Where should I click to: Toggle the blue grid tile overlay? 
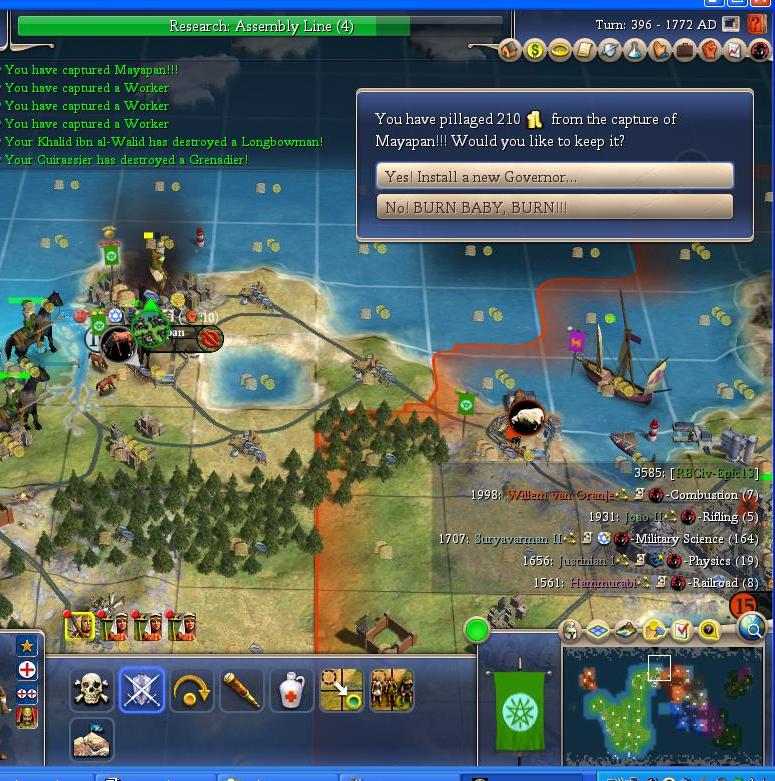click(598, 630)
